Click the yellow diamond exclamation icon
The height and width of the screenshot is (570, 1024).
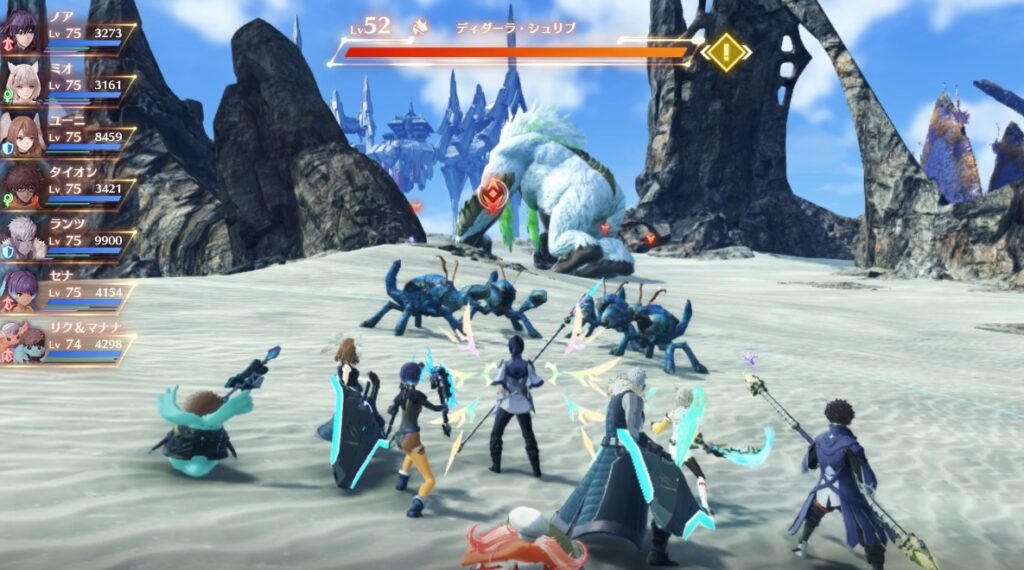(x=725, y=51)
